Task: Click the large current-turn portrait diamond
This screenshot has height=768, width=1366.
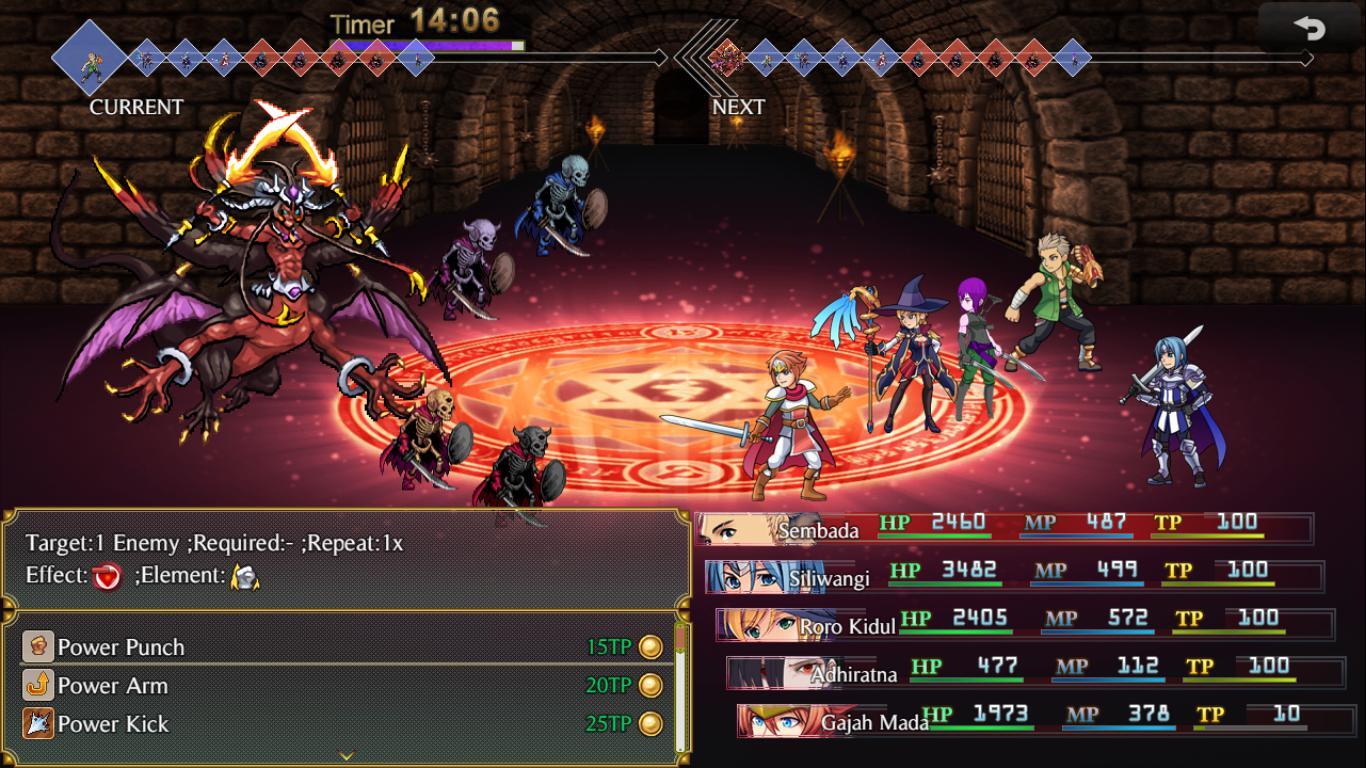Action: tap(90, 57)
